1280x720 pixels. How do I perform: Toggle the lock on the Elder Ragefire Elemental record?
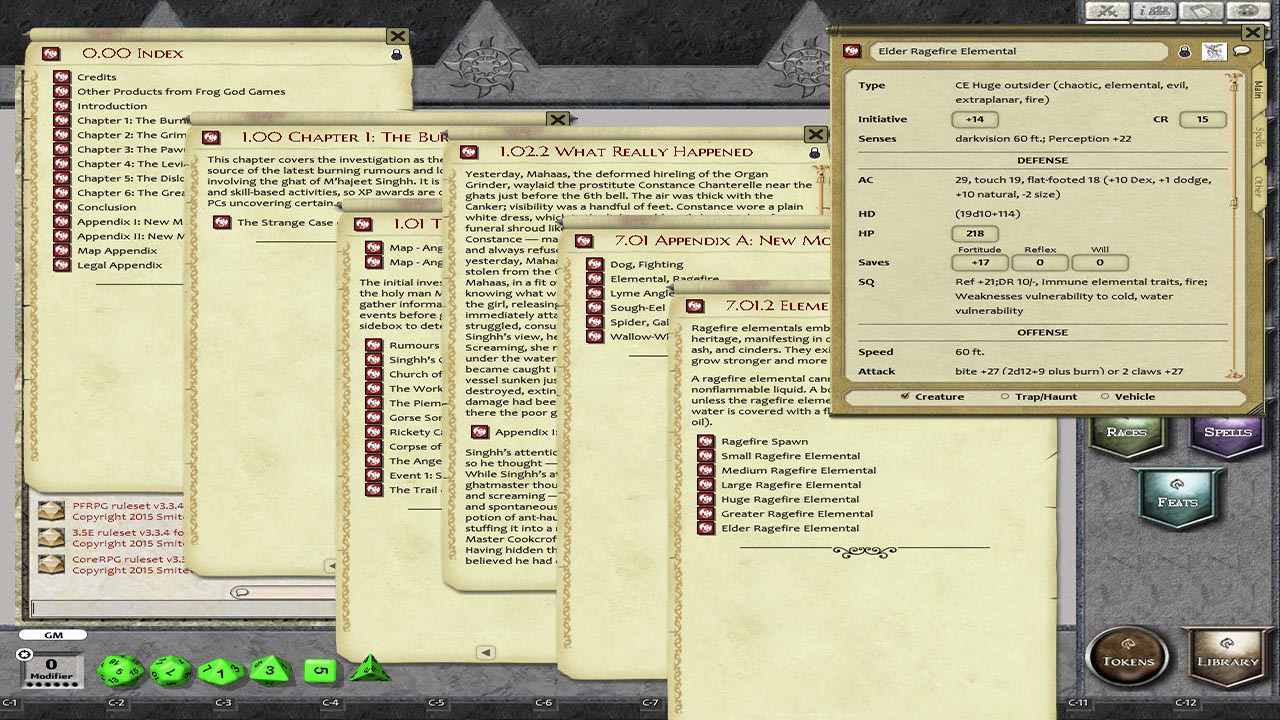[1184, 51]
